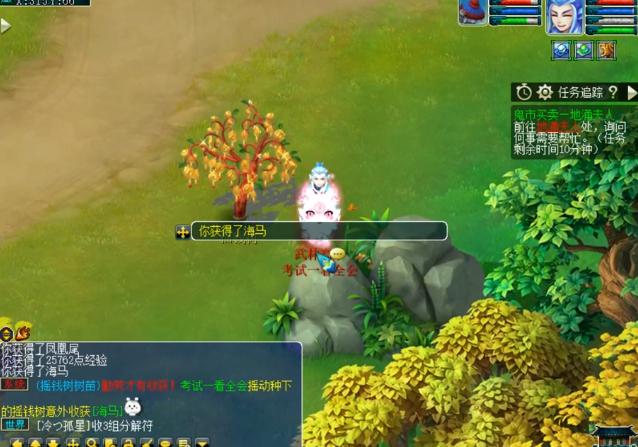
Task: Click the orange swirl buff icon
Action: (x=607, y=50)
